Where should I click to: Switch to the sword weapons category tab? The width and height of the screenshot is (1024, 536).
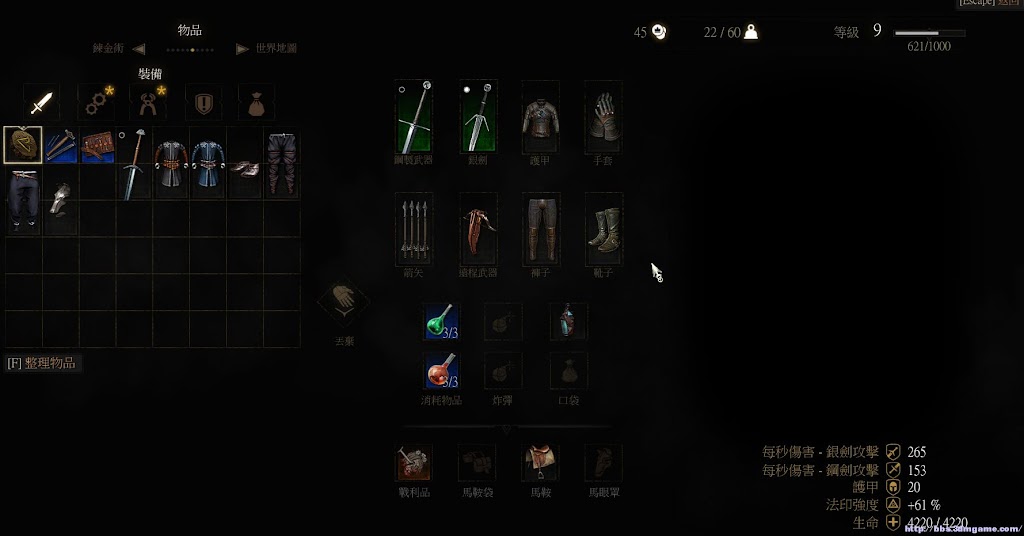point(41,103)
